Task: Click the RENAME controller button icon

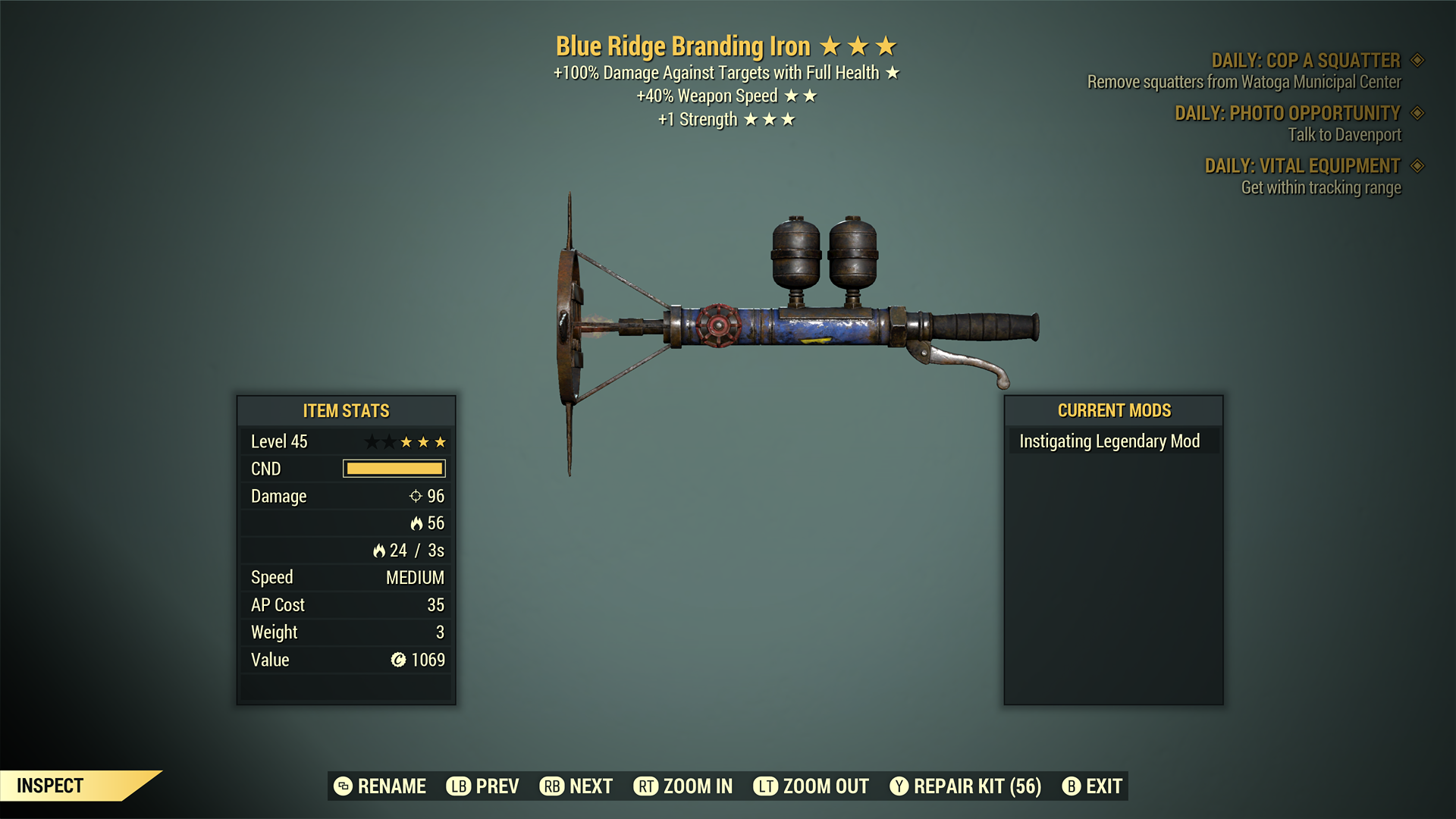Action: coord(343,786)
